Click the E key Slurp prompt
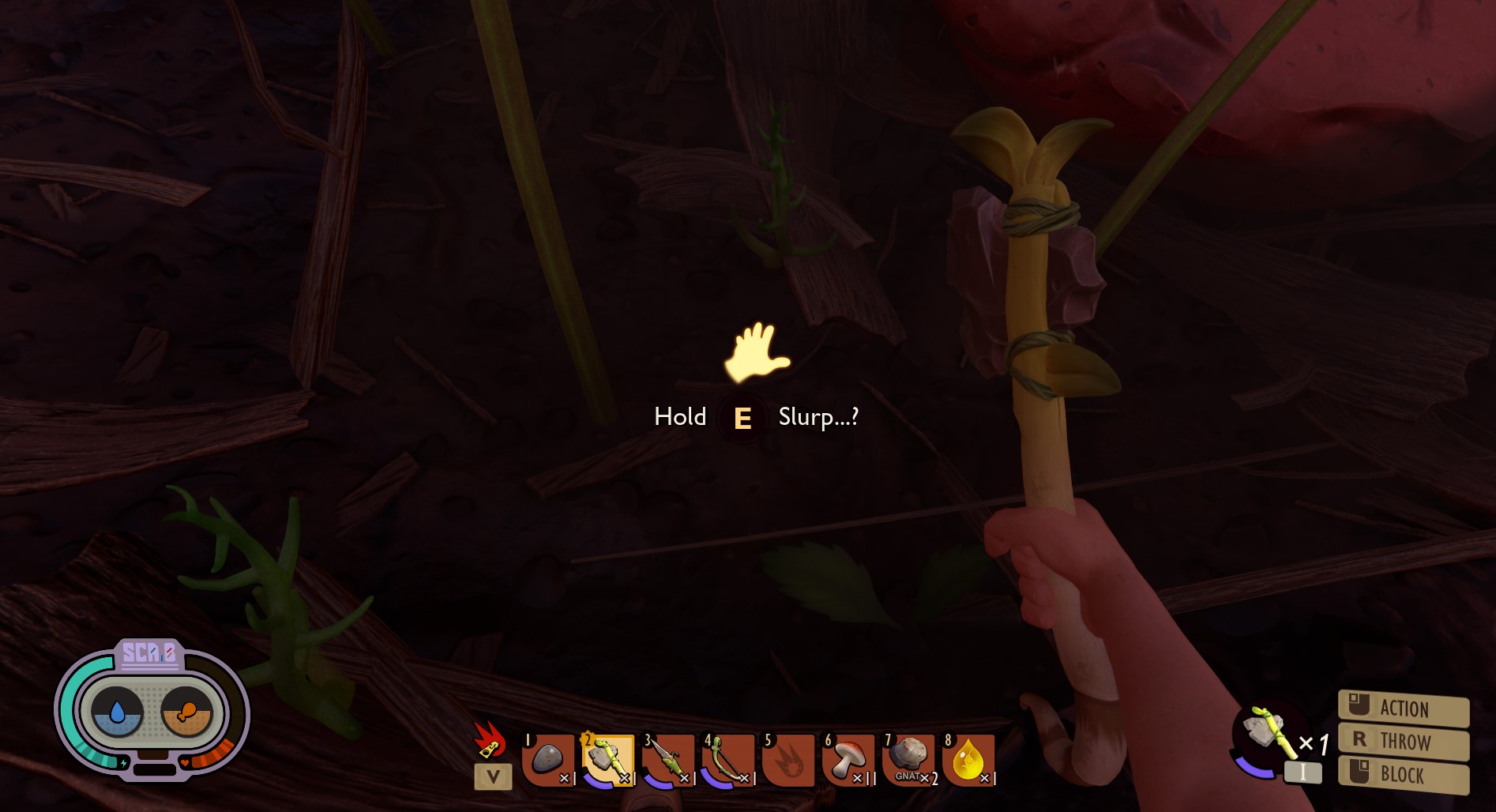 741,418
